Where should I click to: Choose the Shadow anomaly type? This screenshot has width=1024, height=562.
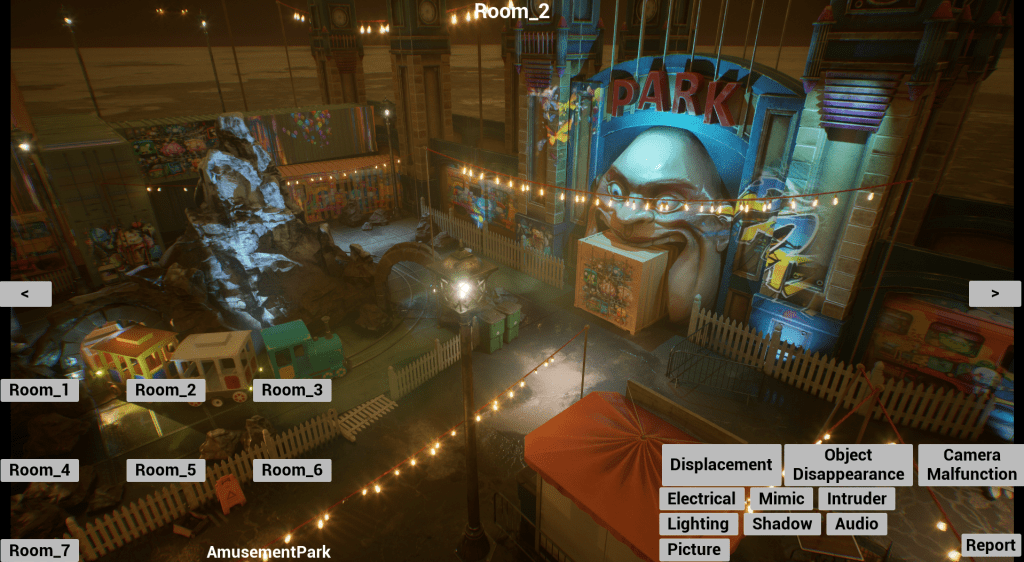(782, 524)
